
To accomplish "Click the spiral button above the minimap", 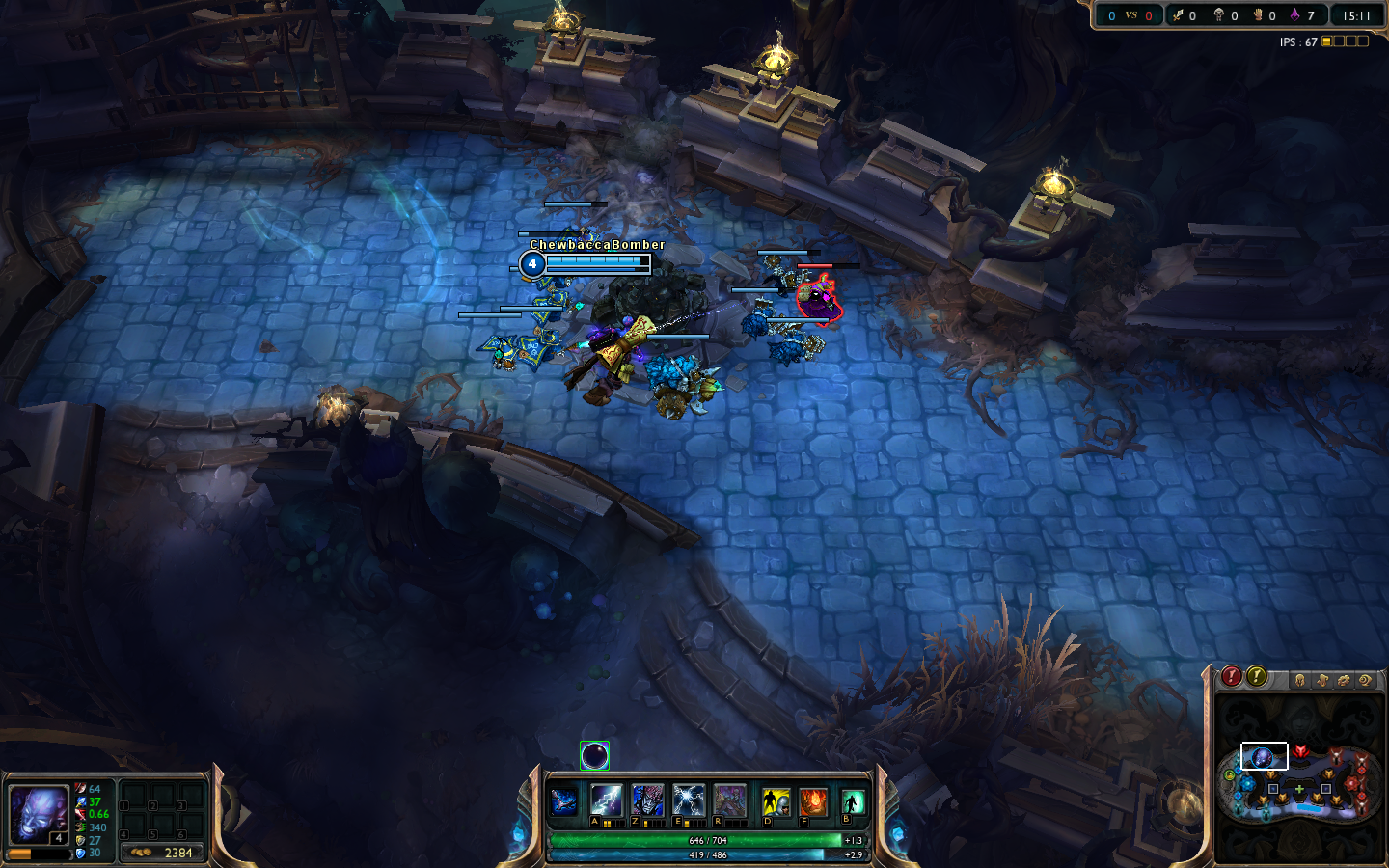I will (x=1365, y=680).
